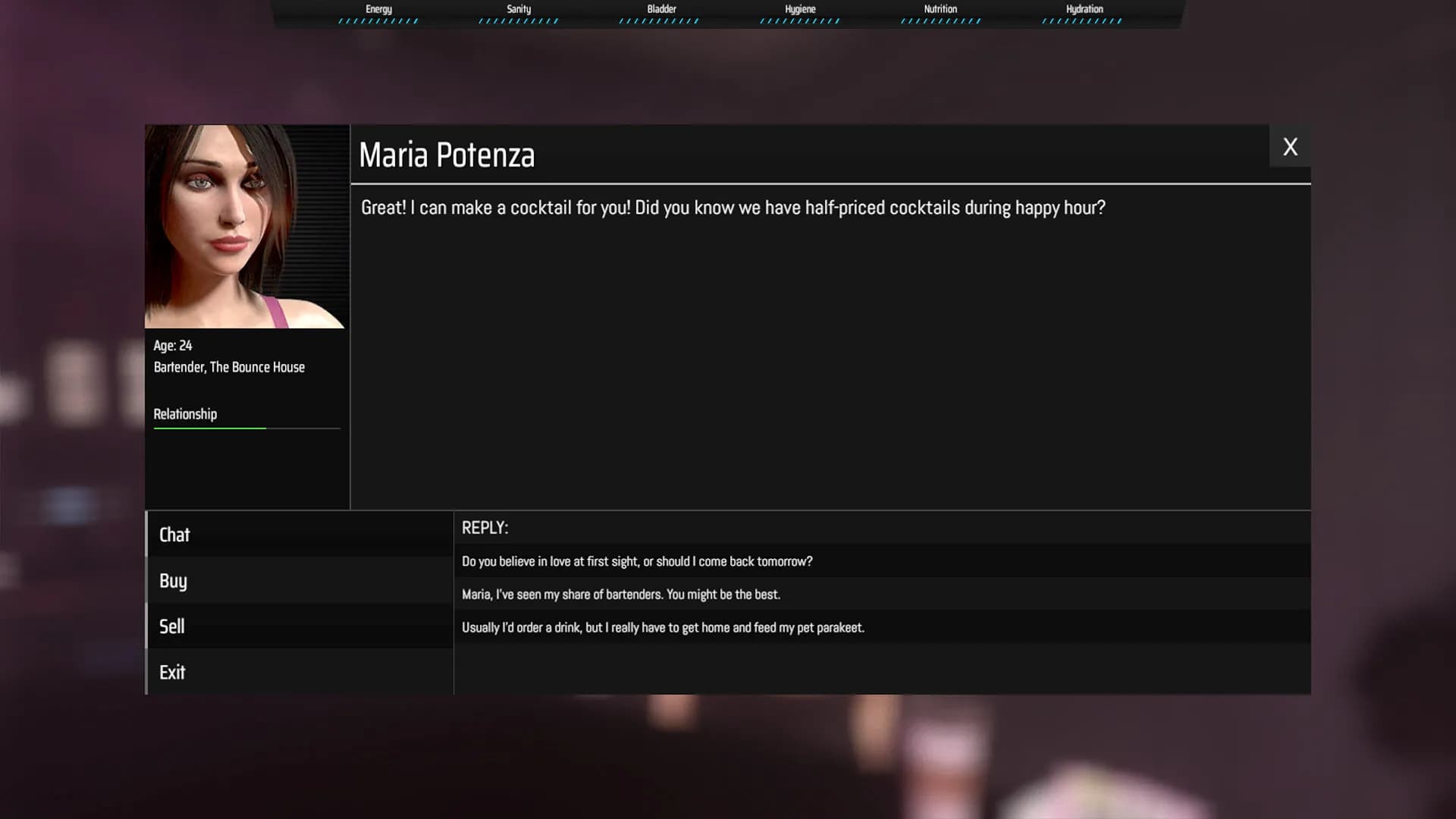Click the Age 24 label
Image resolution: width=1456 pixels, height=819 pixels.
(172, 346)
